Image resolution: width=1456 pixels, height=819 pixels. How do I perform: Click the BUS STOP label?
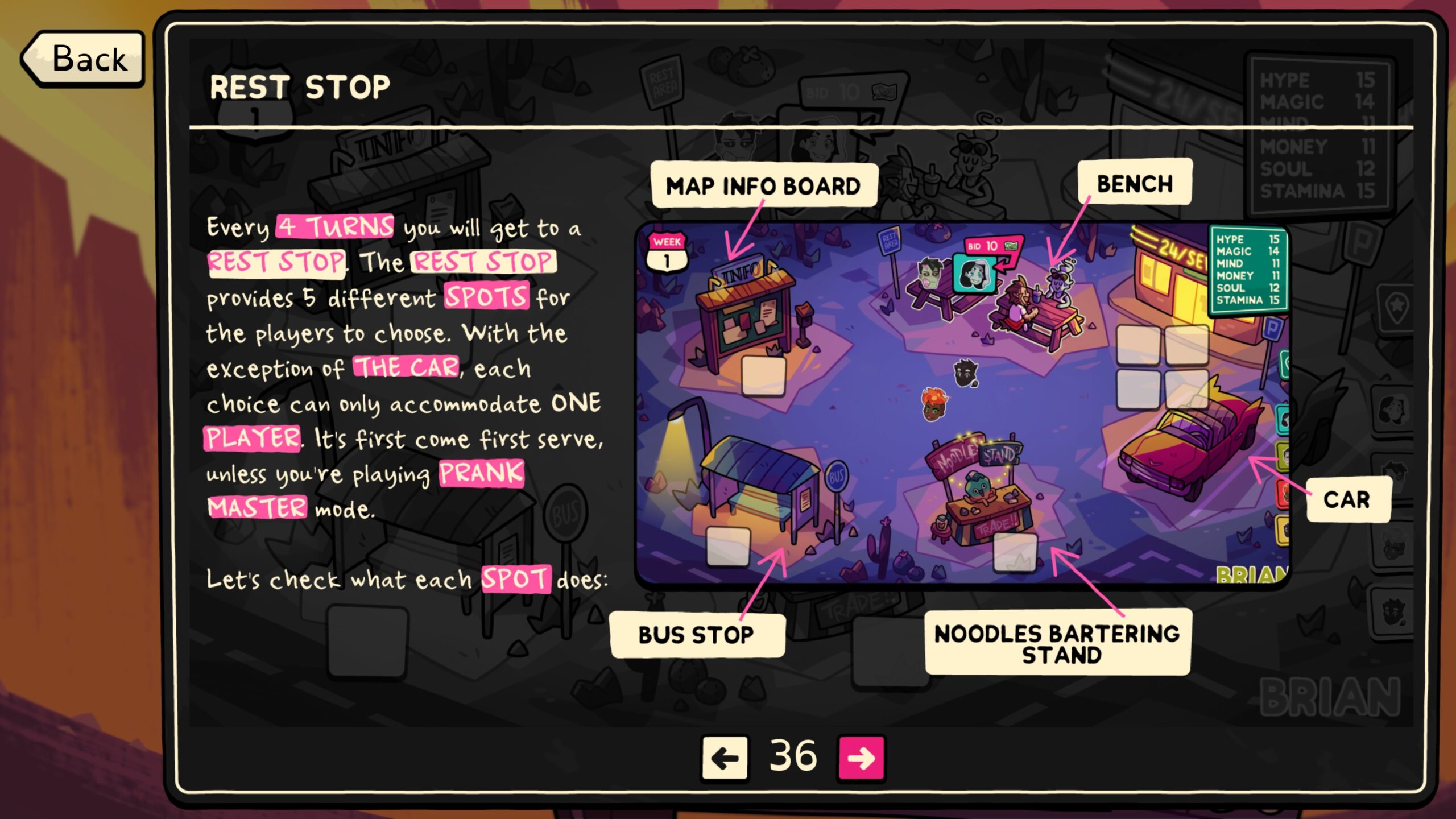[x=698, y=636]
